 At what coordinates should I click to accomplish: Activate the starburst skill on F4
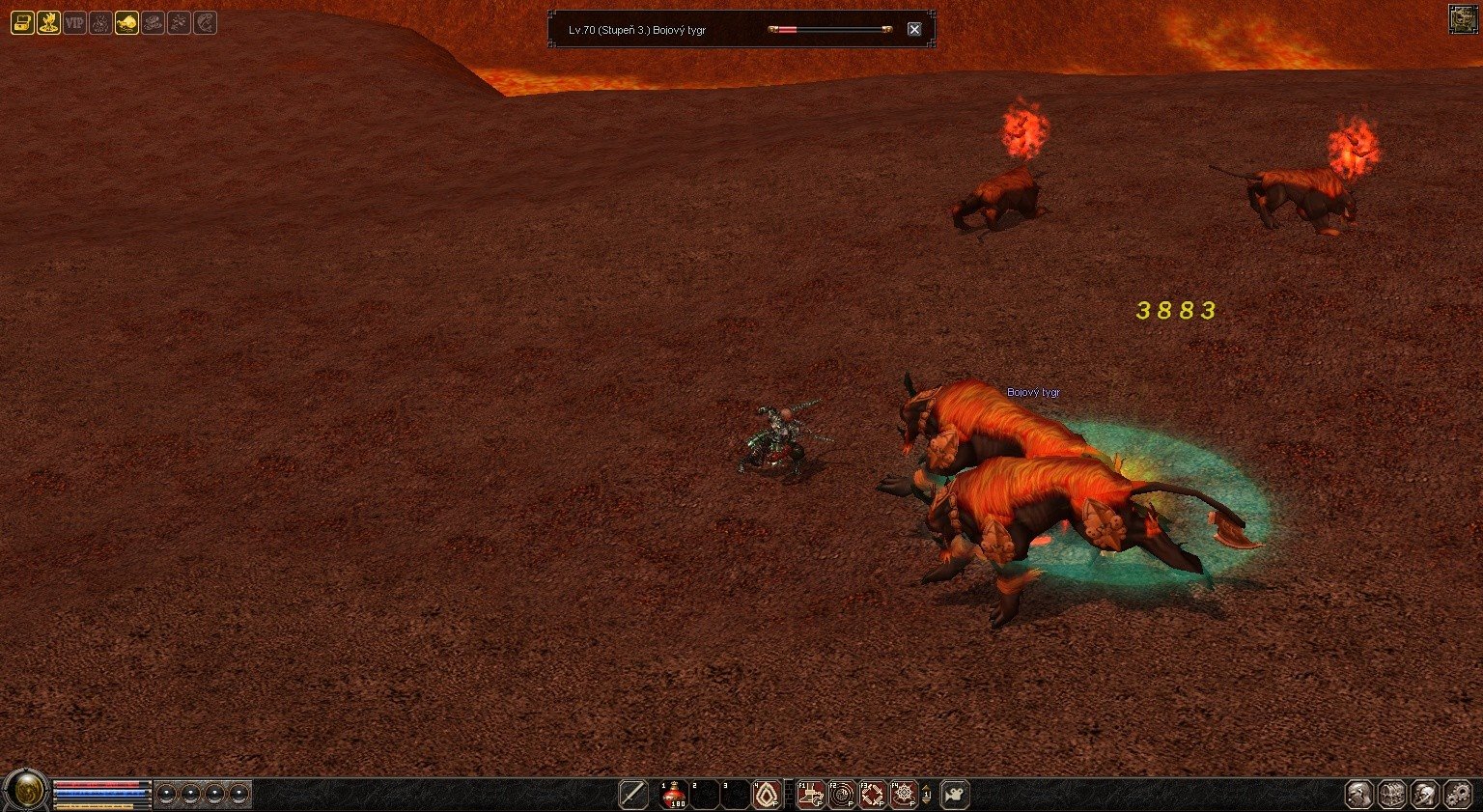click(x=904, y=794)
